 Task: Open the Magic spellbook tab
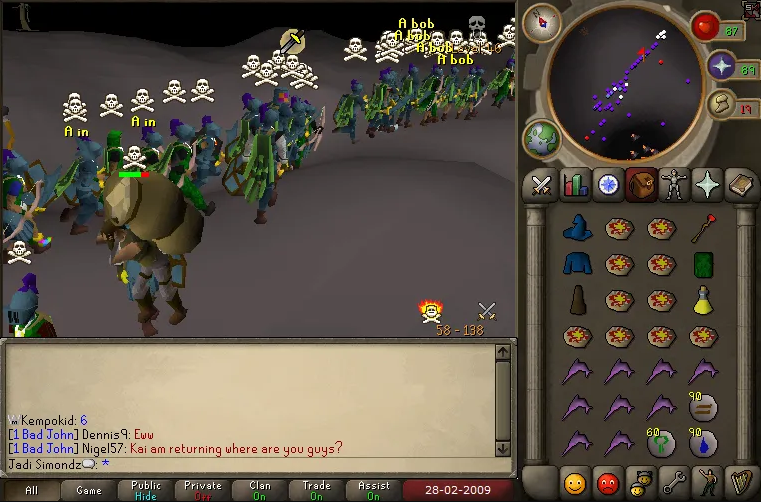click(739, 184)
